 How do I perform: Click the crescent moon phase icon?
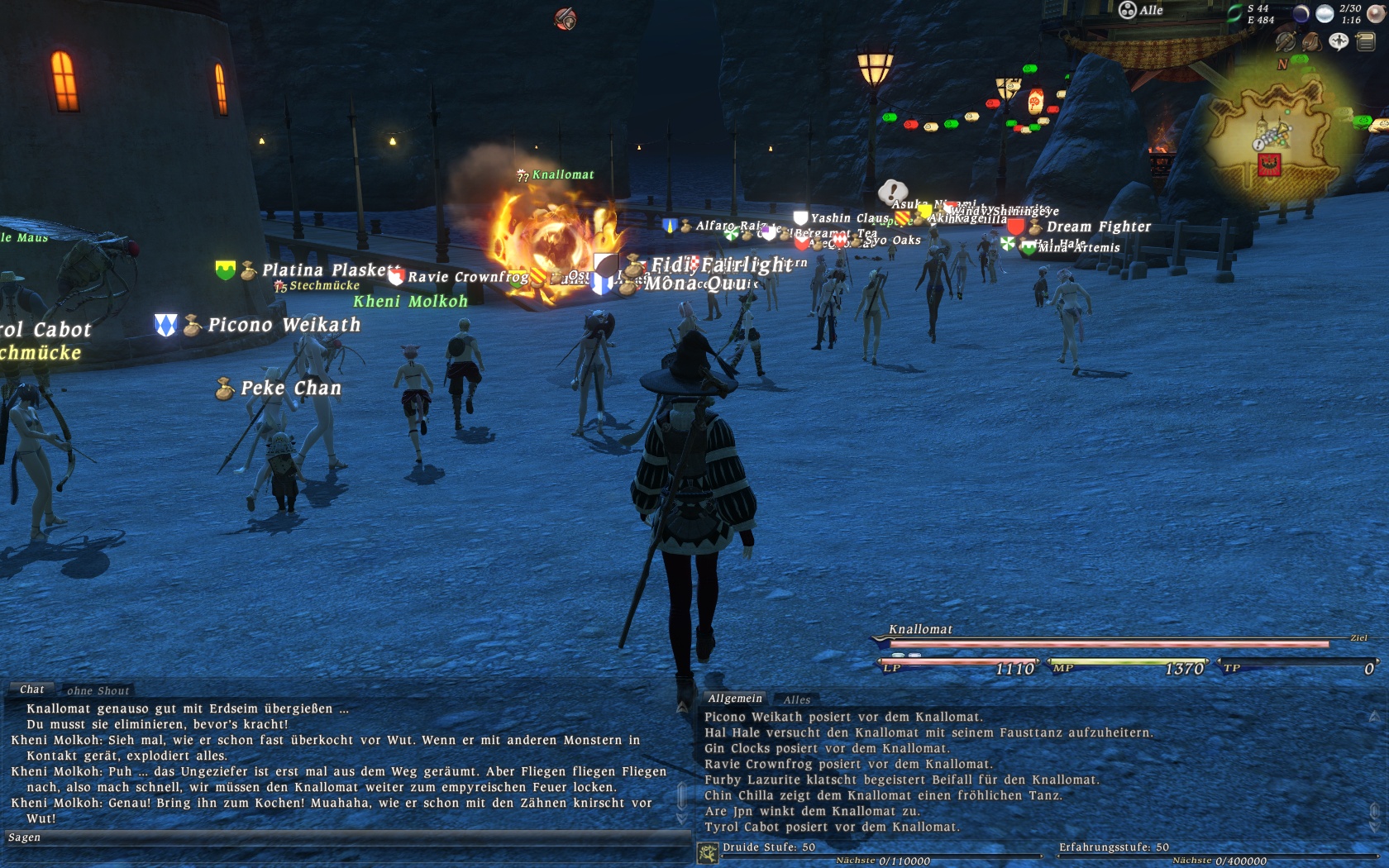click(1301, 13)
